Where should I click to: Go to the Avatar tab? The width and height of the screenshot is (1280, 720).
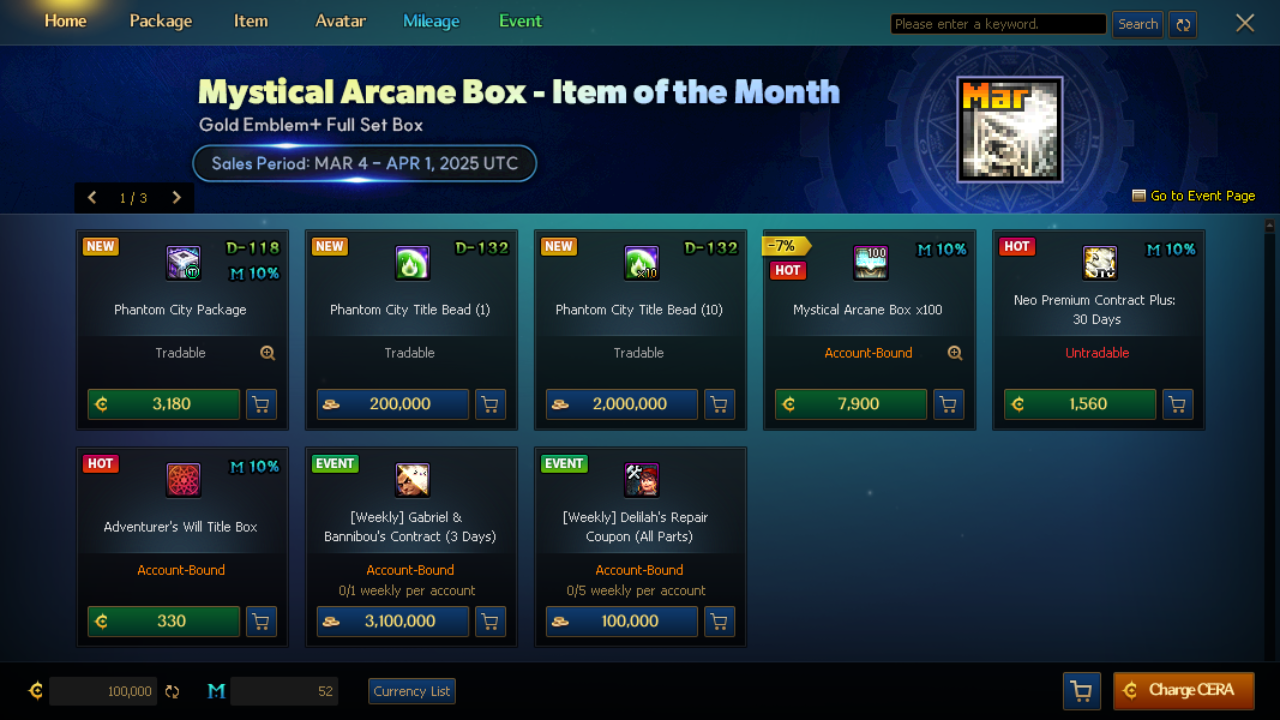[340, 21]
